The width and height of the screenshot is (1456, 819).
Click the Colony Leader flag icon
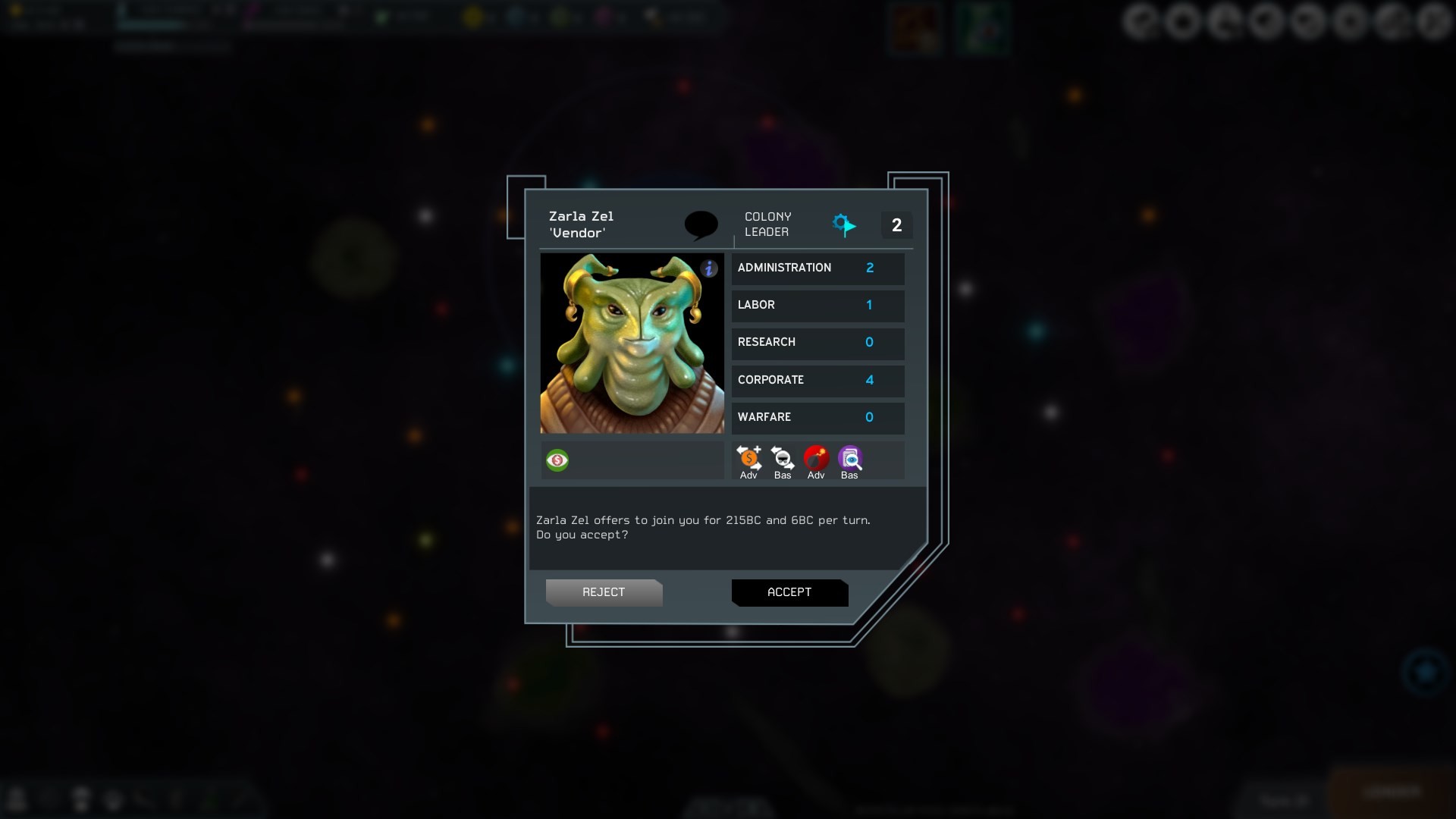coord(843,224)
